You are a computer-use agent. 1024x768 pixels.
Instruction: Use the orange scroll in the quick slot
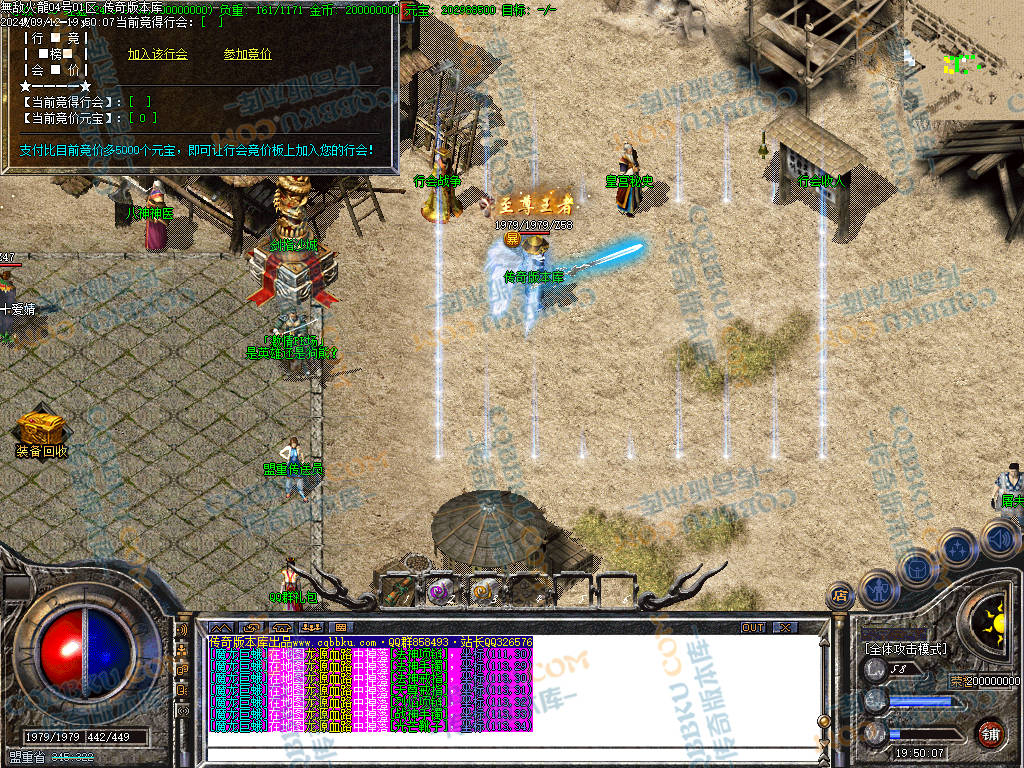coord(483,591)
